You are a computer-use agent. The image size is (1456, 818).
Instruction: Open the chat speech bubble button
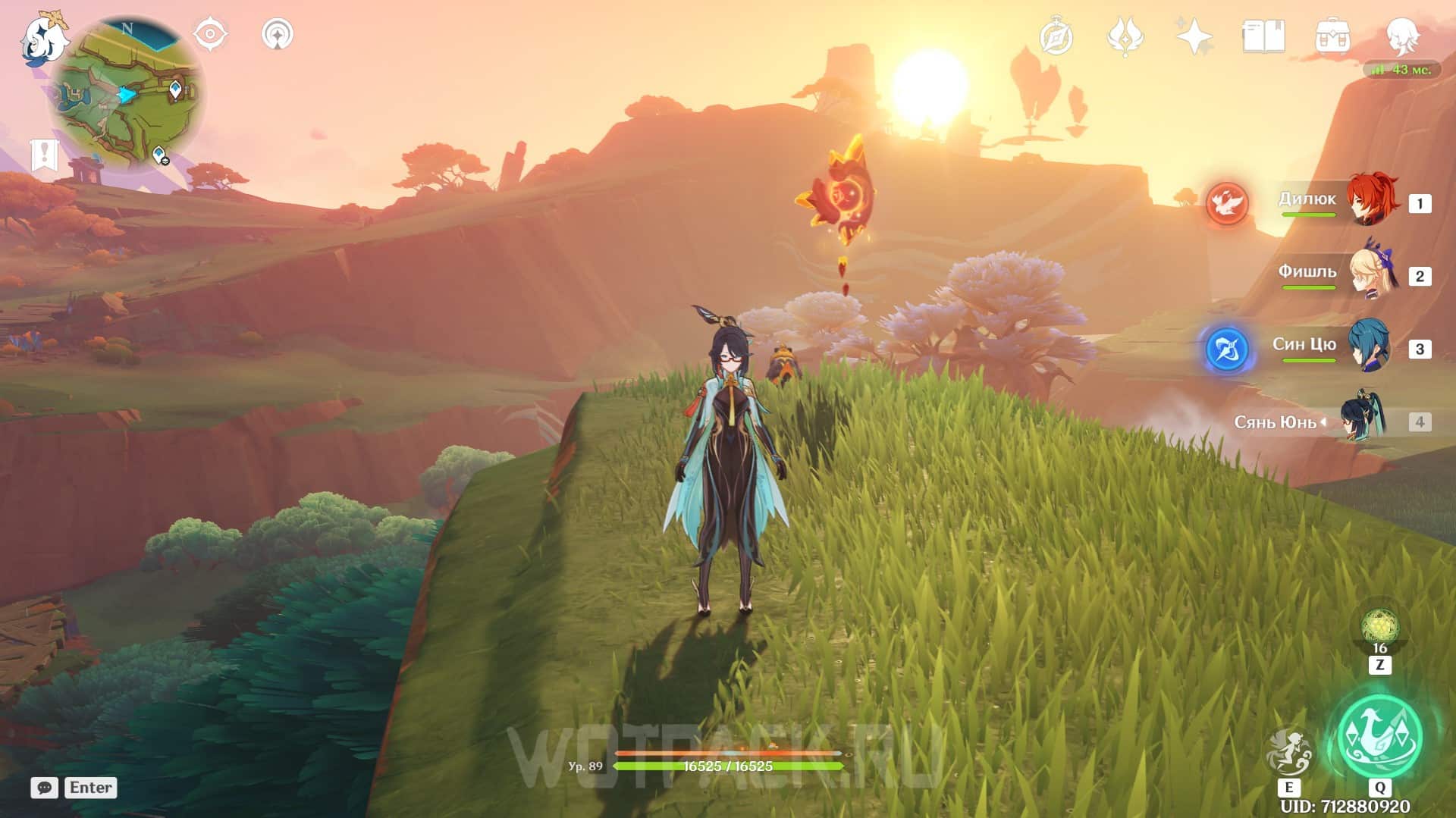(x=45, y=788)
